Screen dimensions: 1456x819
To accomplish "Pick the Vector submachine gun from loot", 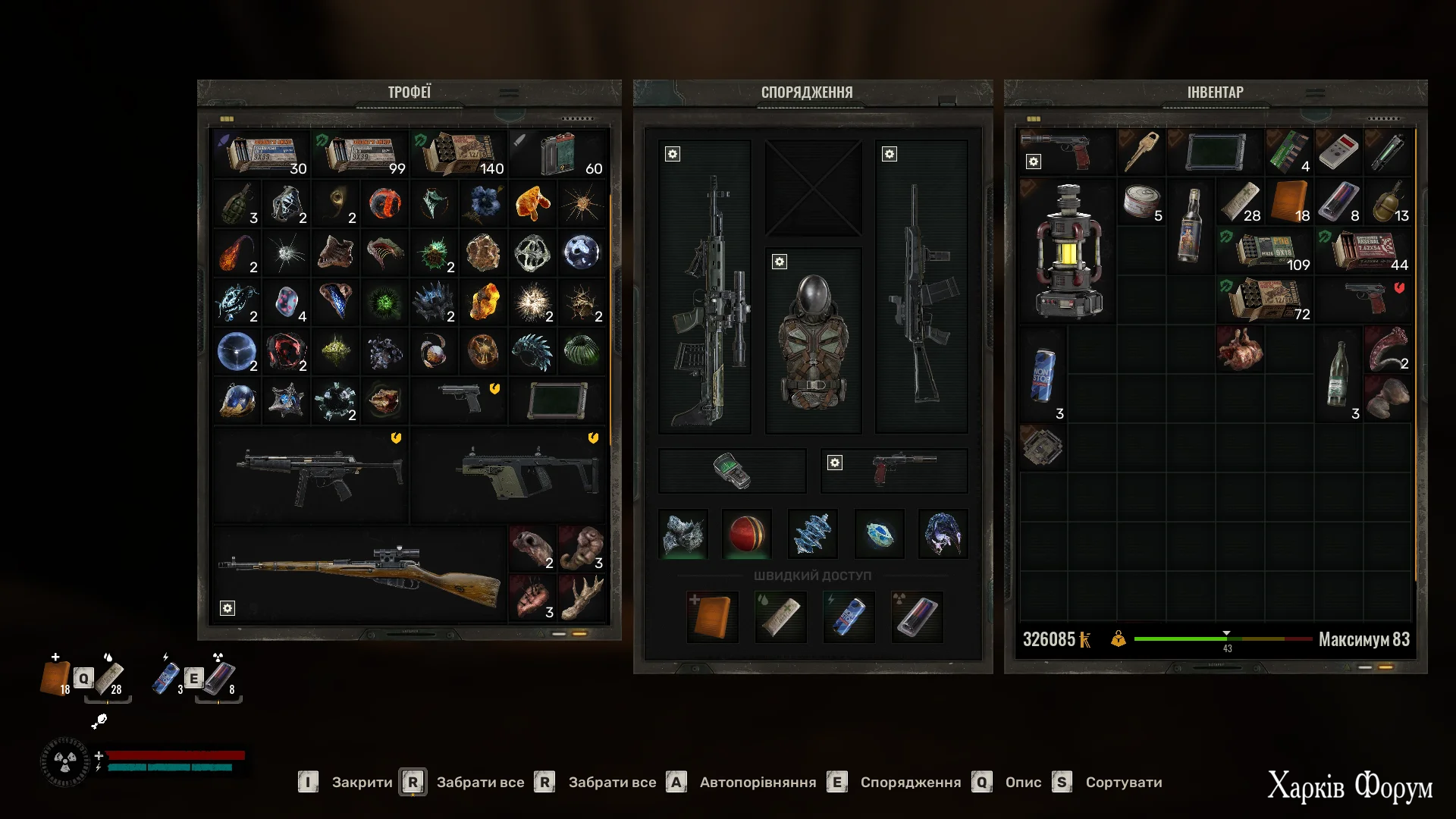I will click(x=527, y=476).
